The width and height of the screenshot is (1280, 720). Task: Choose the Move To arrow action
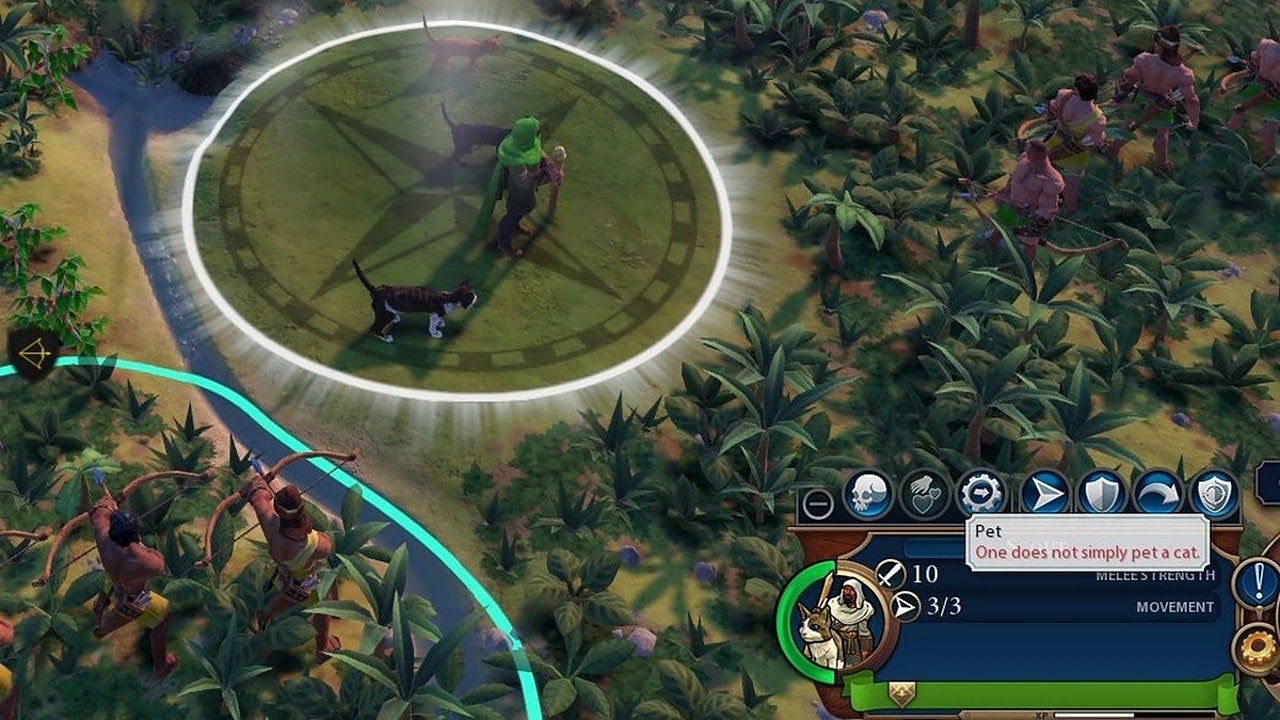1044,495
